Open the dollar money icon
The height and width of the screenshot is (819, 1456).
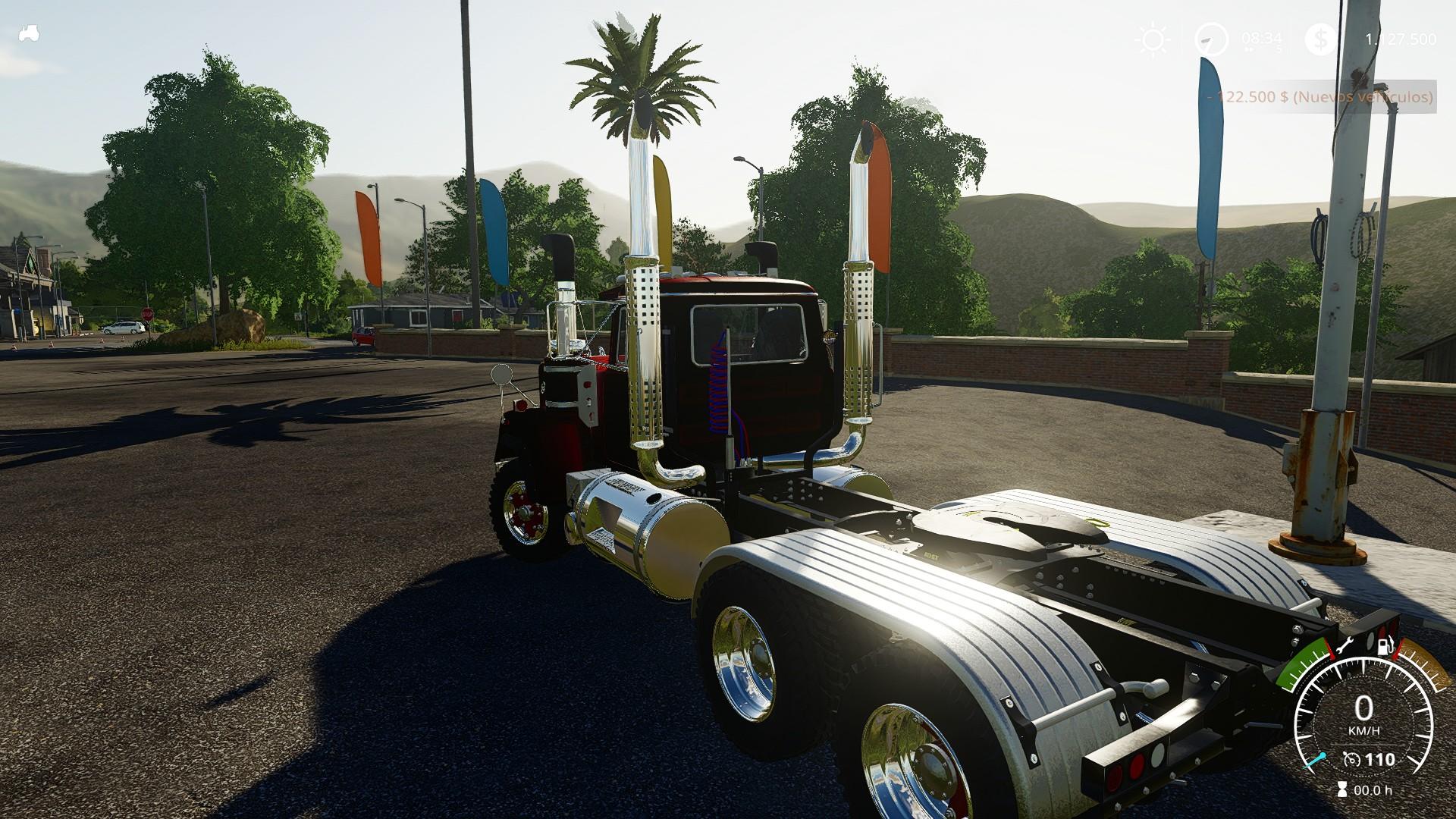(1321, 40)
